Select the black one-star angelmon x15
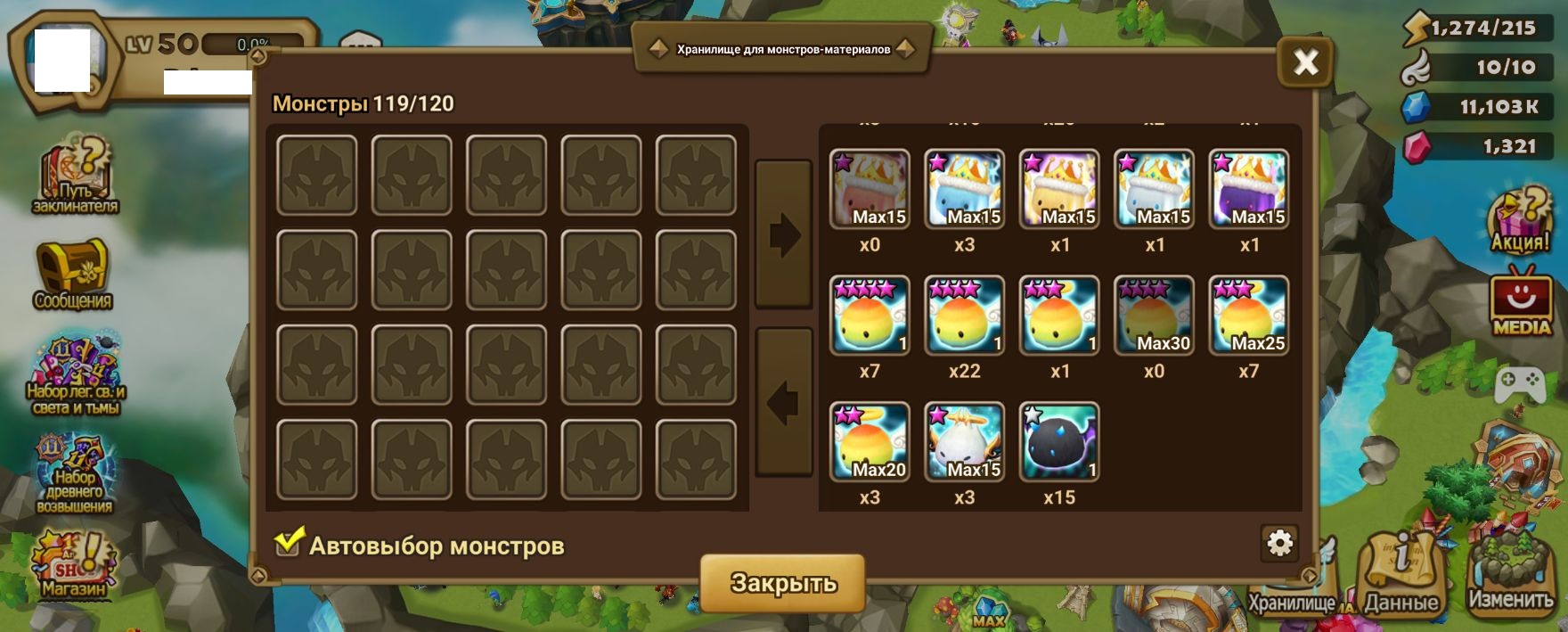This screenshot has width=1568, height=632. coord(1059,442)
